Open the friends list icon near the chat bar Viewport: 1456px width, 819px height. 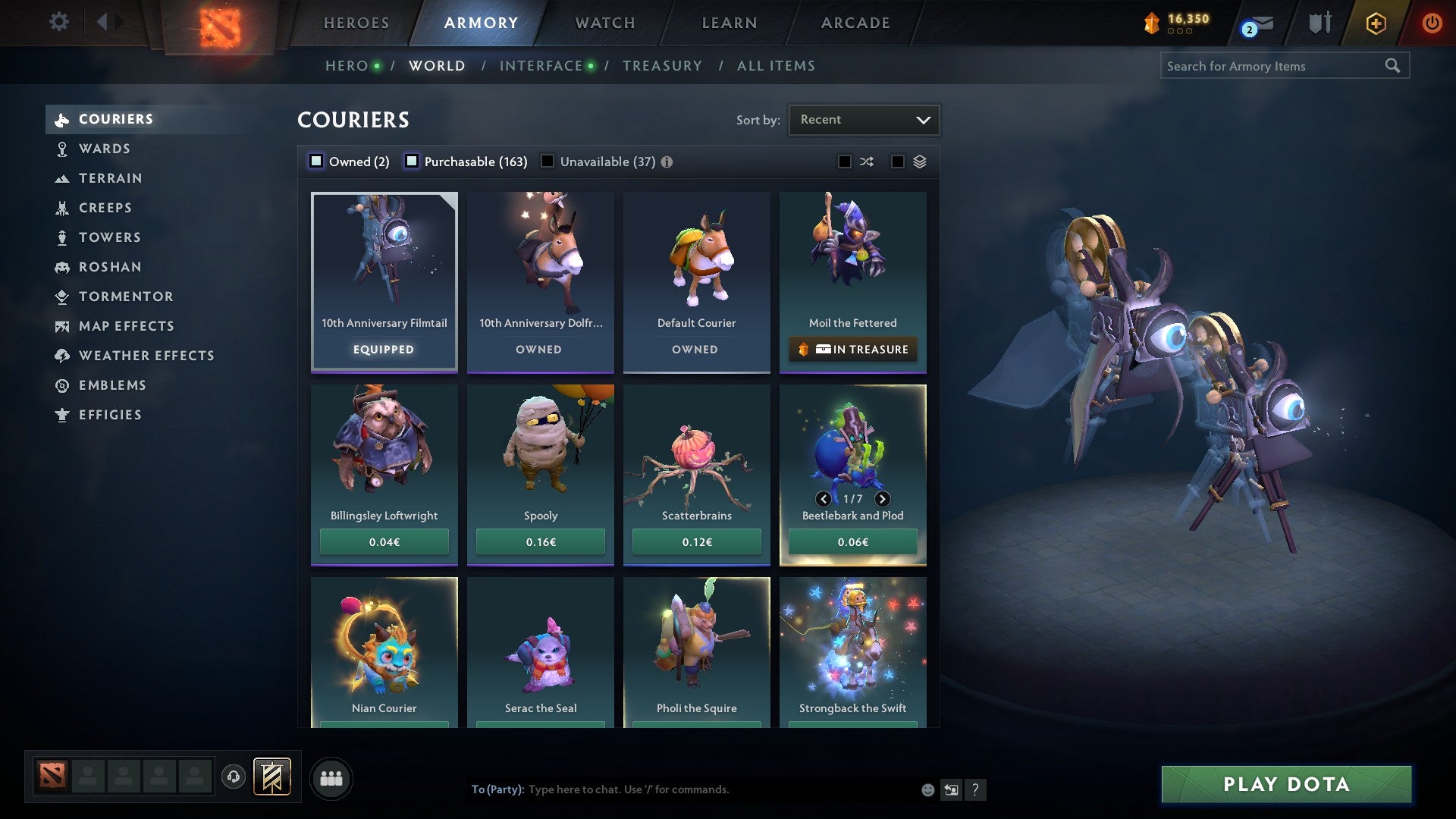(x=331, y=777)
